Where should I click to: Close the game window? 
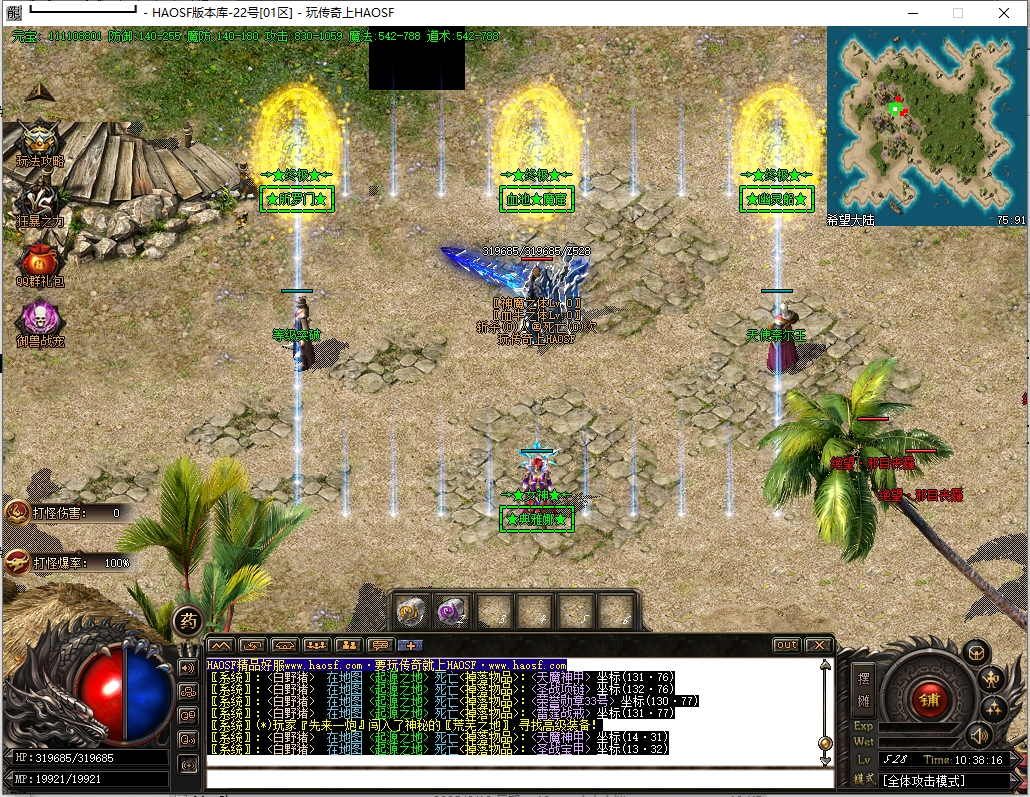coord(1005,13)
